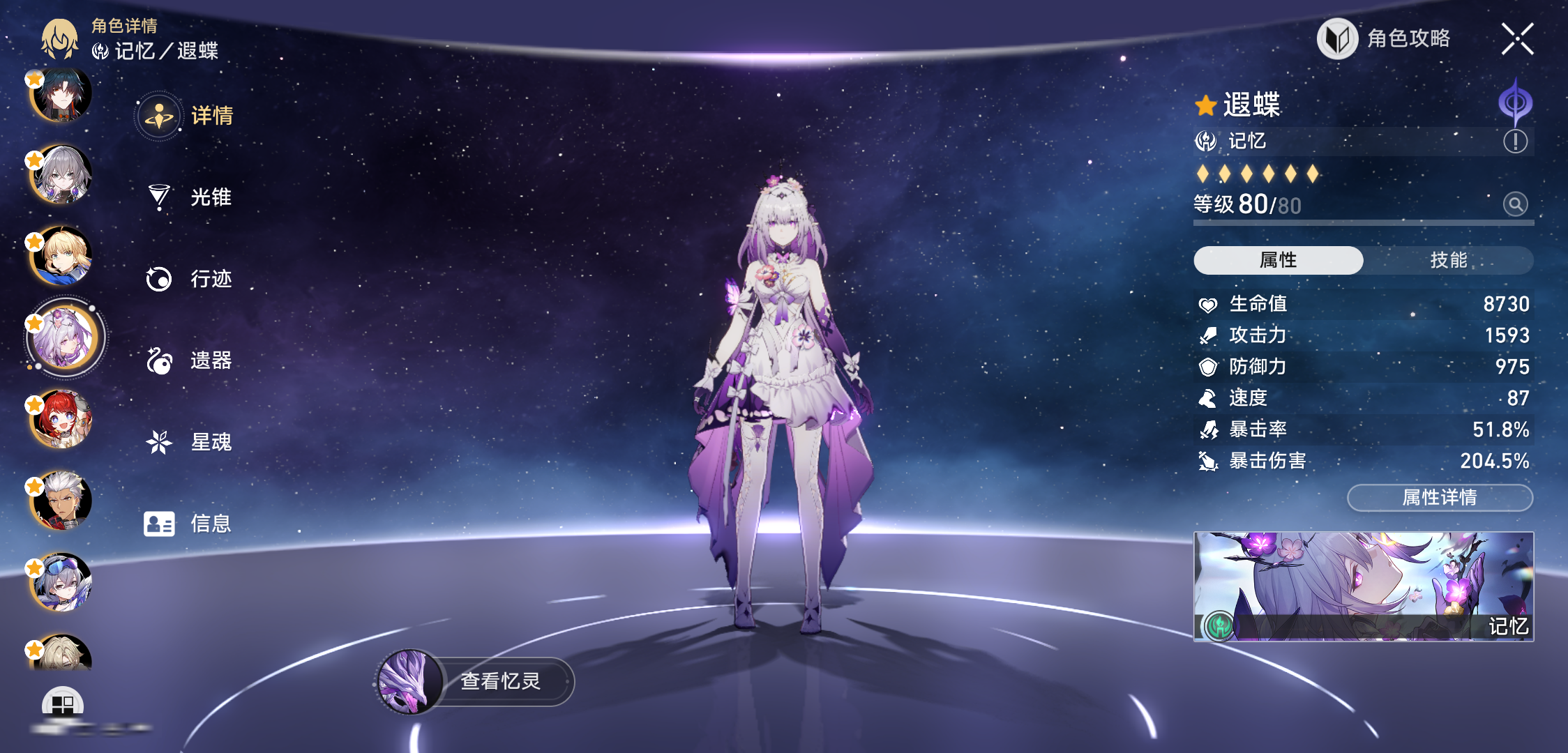The width and height of the screenshot is (1568, 753).
Task: Pick the goggles-wearing character portrait
Action: coord(61,582)
